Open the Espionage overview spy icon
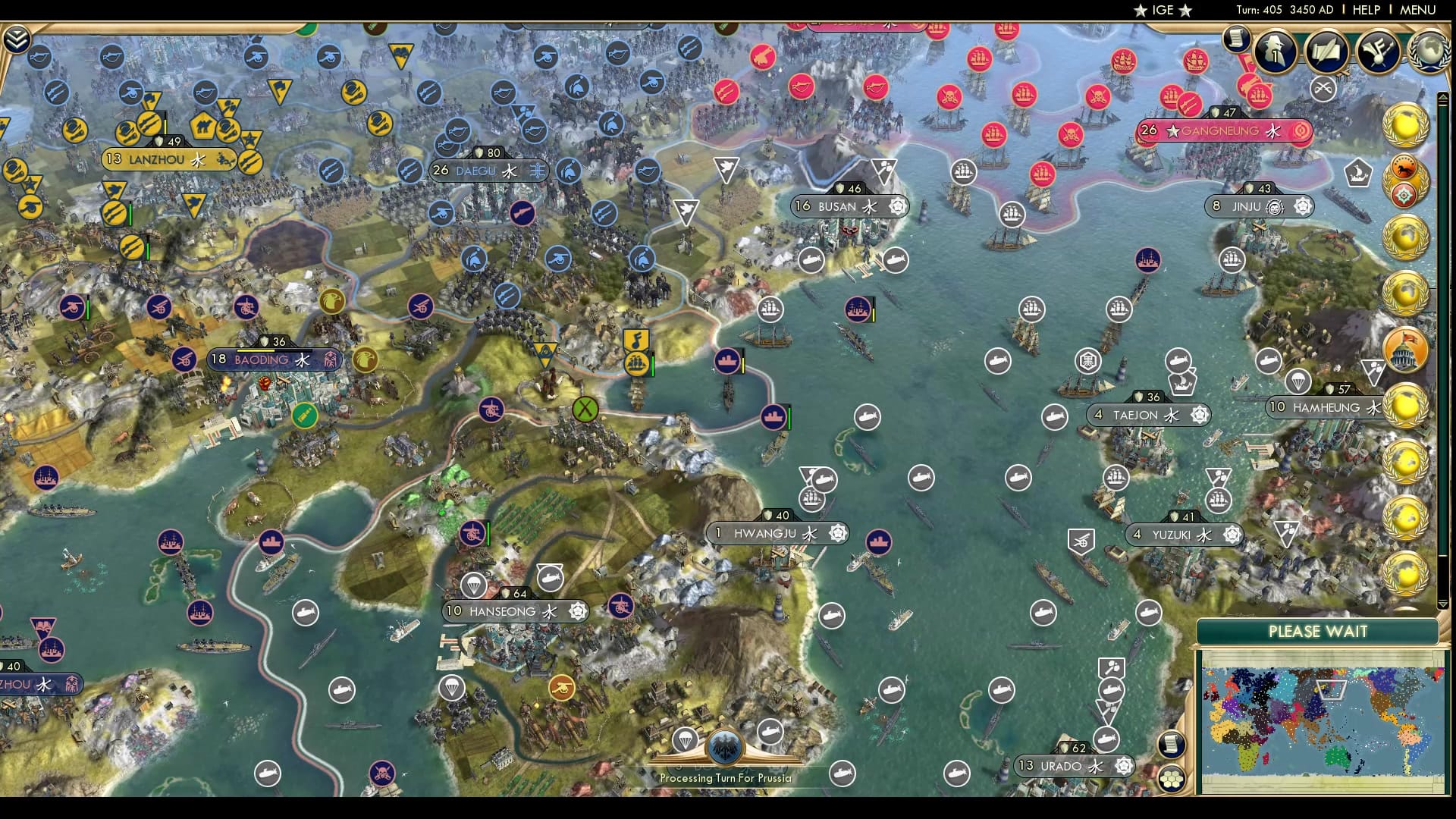Viewport: 1456px width, 819px height. [x=1275, y=49]
